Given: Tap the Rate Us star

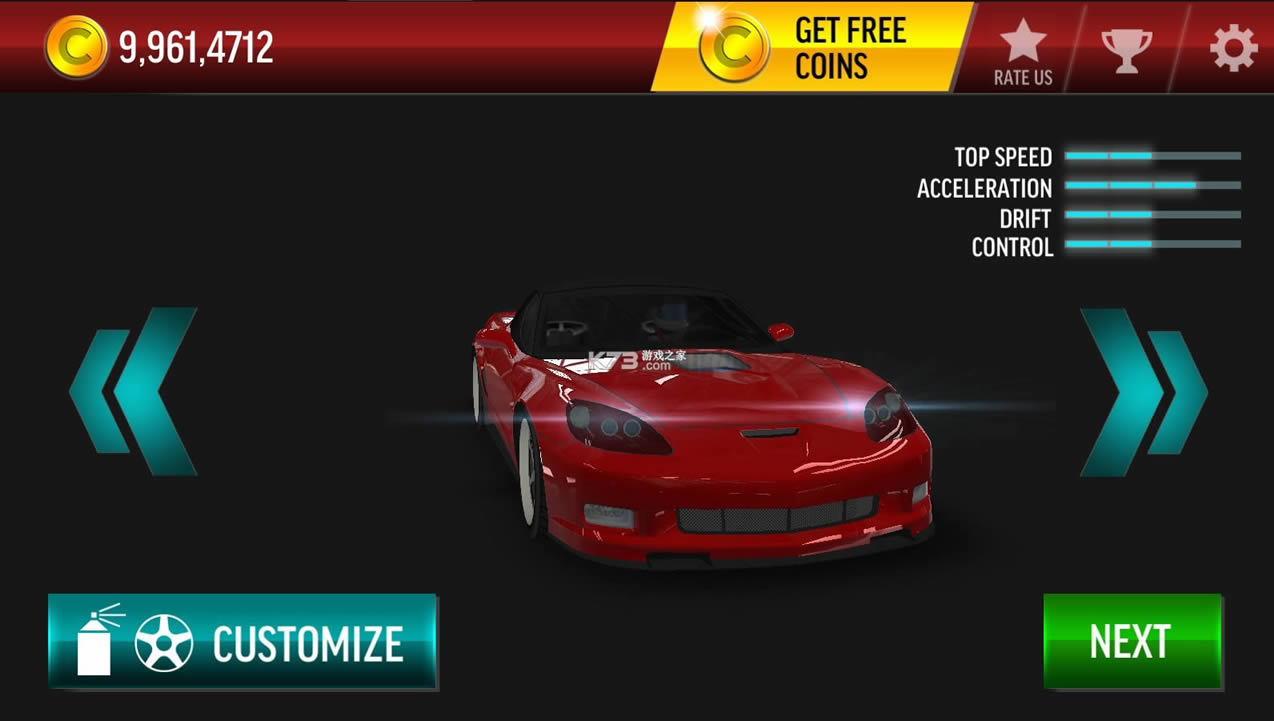Looking at the screenshot, I should point(1022,50).
